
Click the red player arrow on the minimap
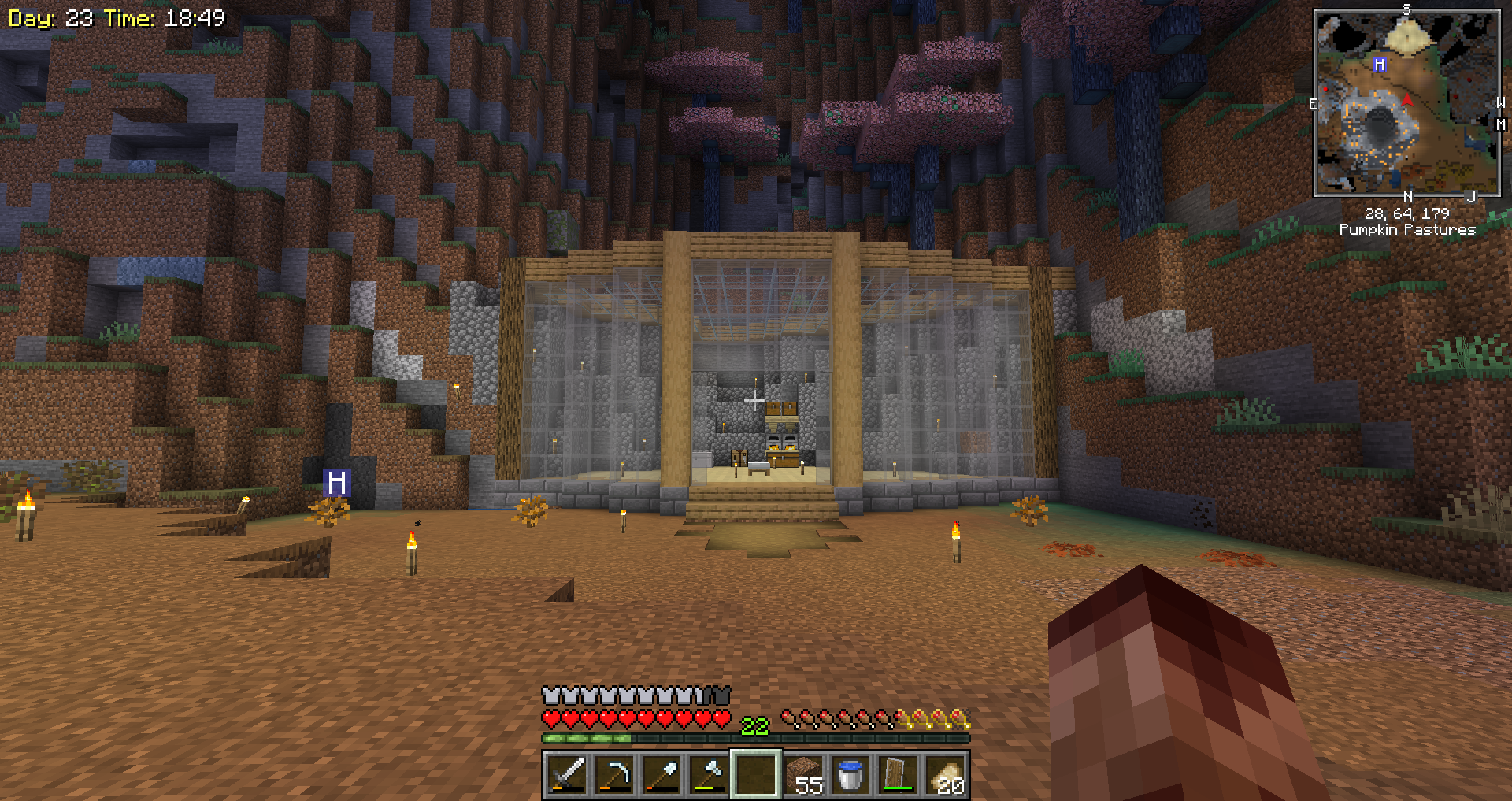[1407, 99]
